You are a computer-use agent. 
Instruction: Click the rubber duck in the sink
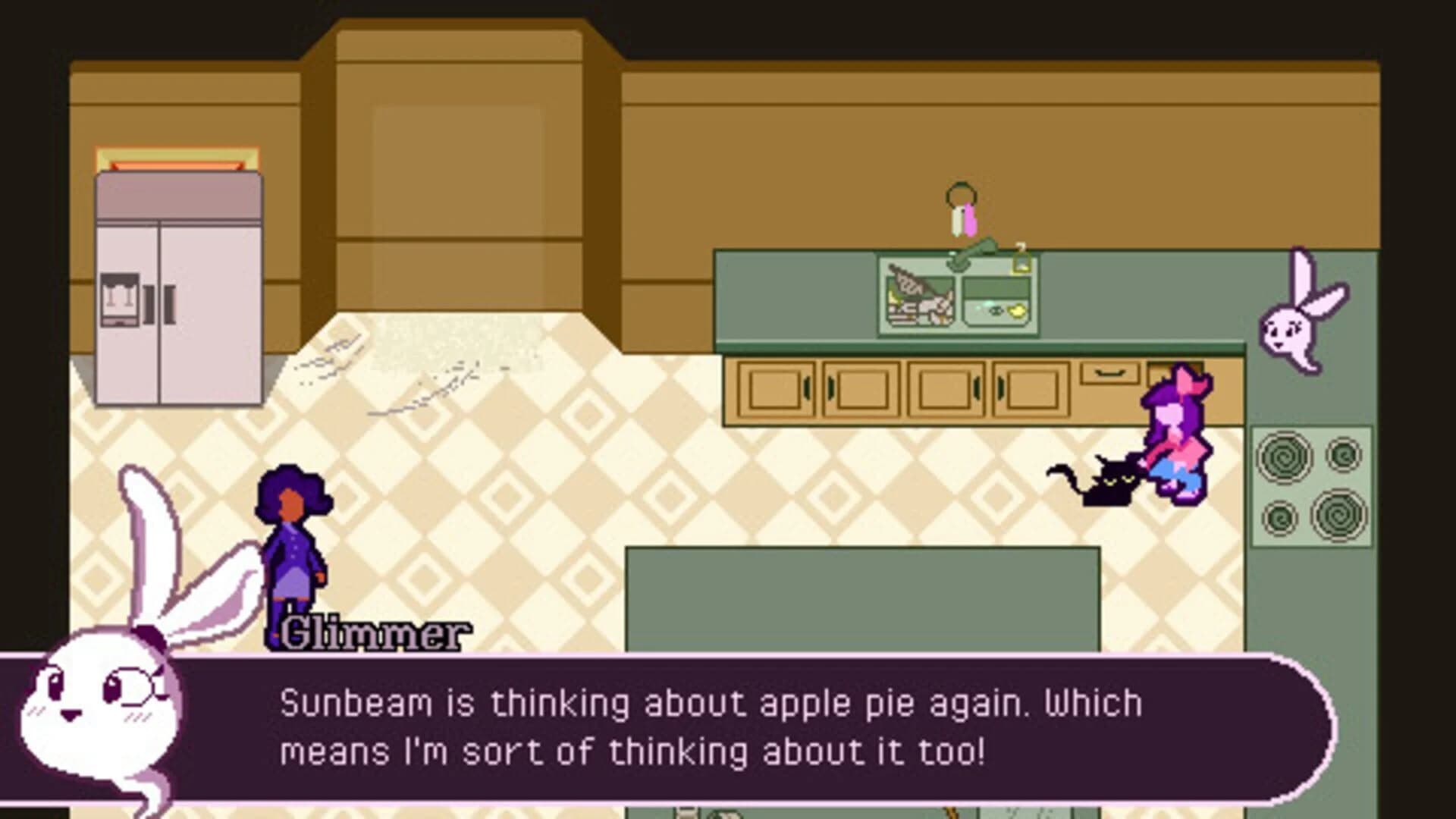coord(1017,310)
